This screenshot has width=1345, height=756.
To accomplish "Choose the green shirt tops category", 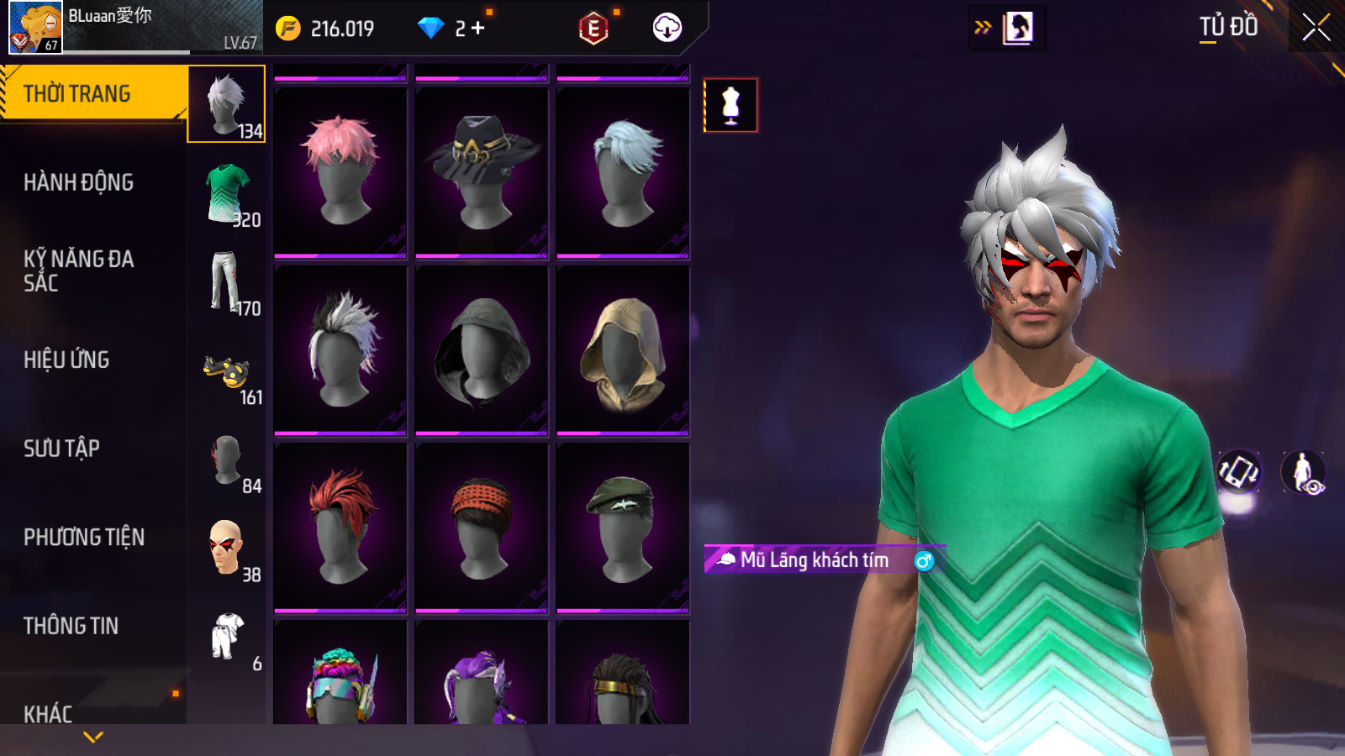I will (x=227, y=193).
